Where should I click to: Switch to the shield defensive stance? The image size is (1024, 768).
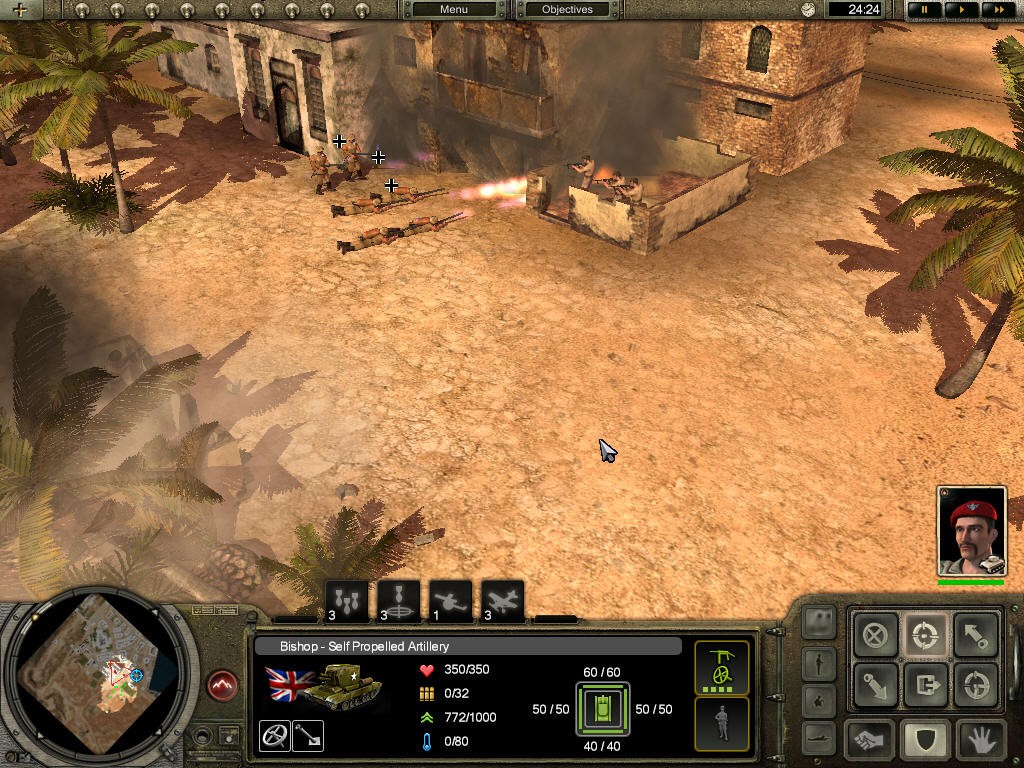point(926,741)
